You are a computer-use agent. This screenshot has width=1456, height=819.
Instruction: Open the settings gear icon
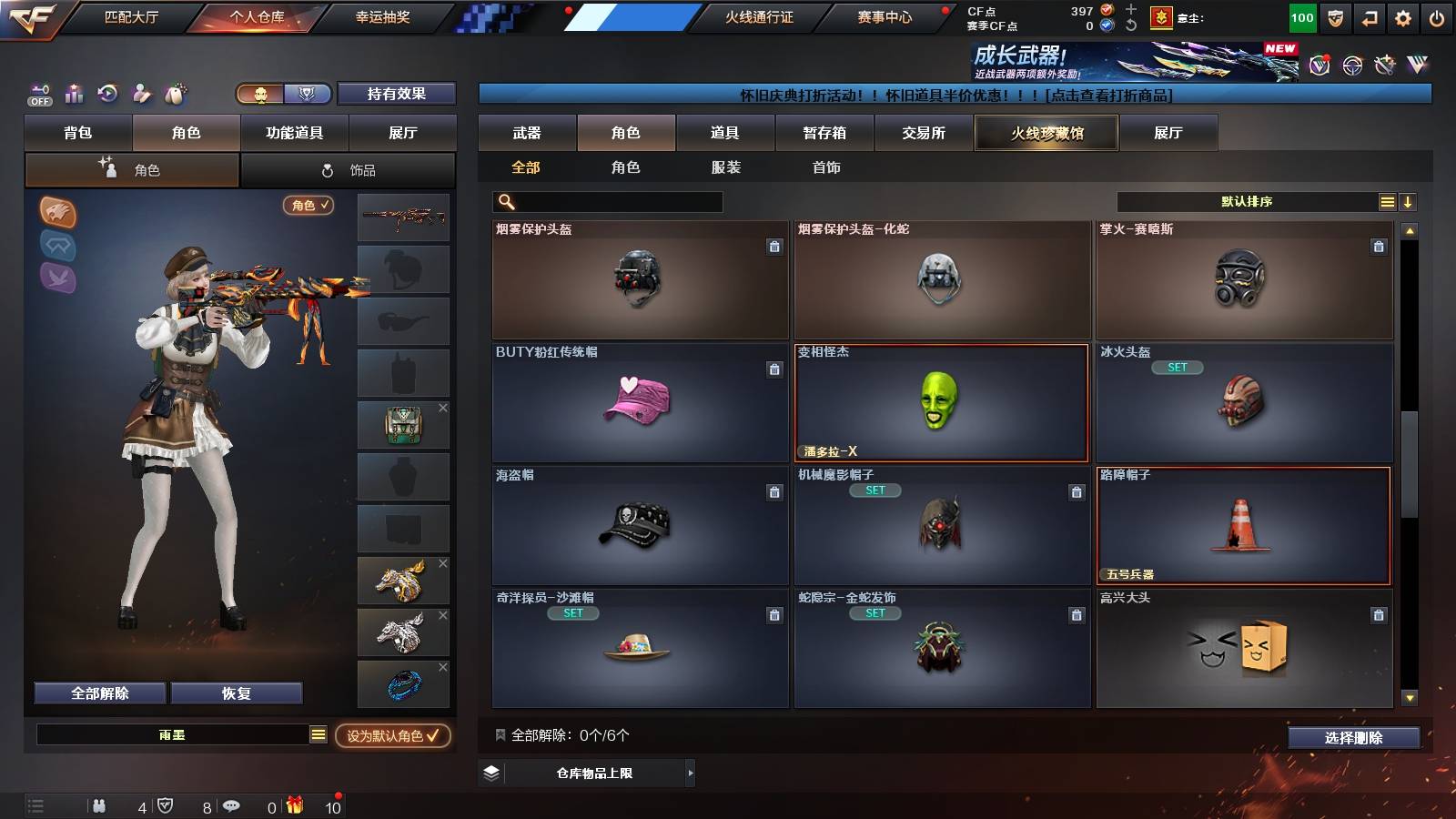pyautogui.click(x=1402, y=17)
